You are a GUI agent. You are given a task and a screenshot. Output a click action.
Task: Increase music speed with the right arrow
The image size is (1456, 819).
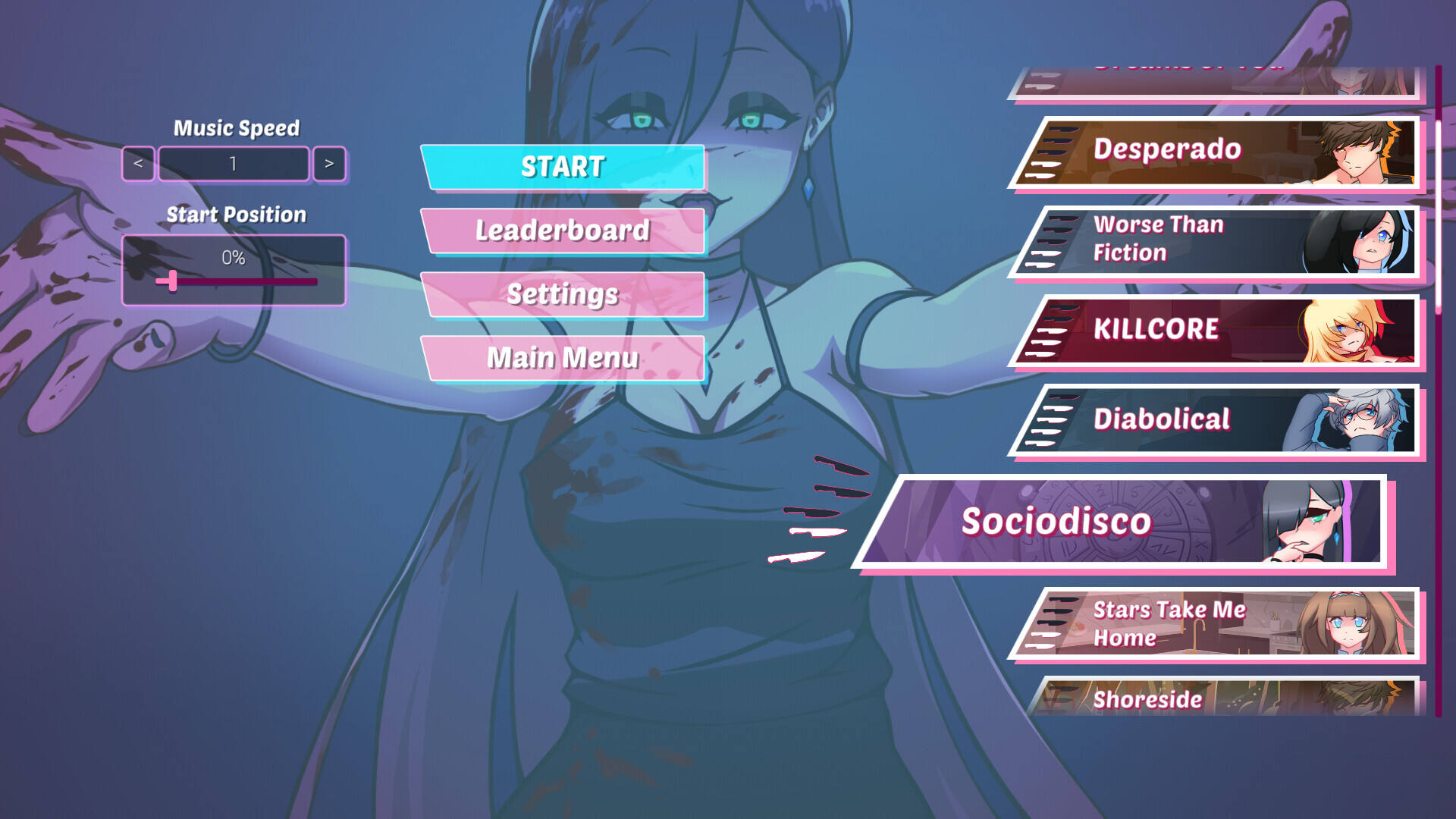pos(329,164)
